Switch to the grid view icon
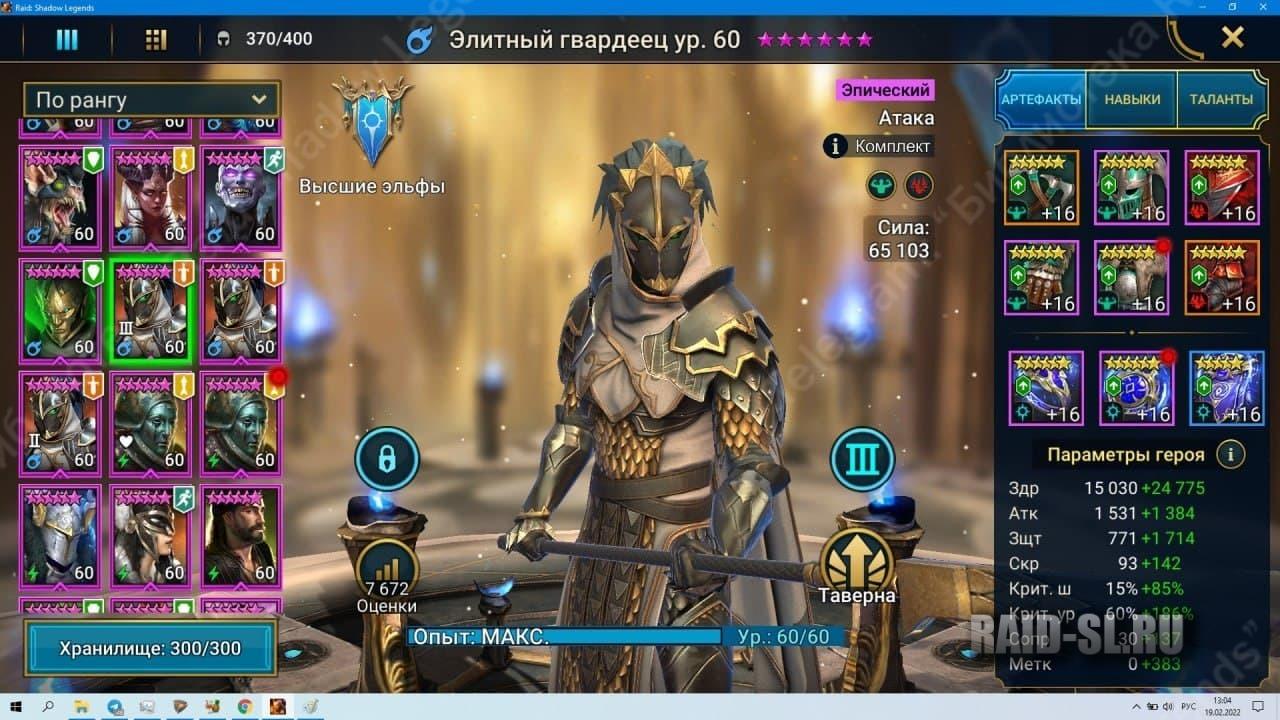The height and width of the screenshot is (720, 1280). tap(156, 39)
